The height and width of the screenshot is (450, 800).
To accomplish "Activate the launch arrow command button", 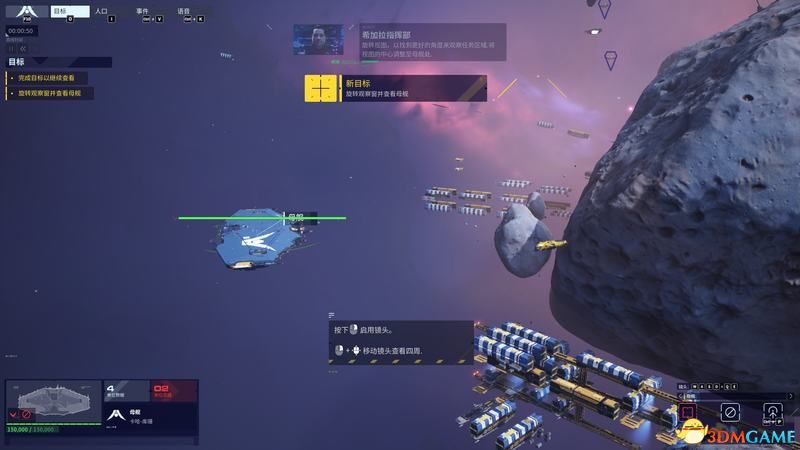I will (773, 411).
